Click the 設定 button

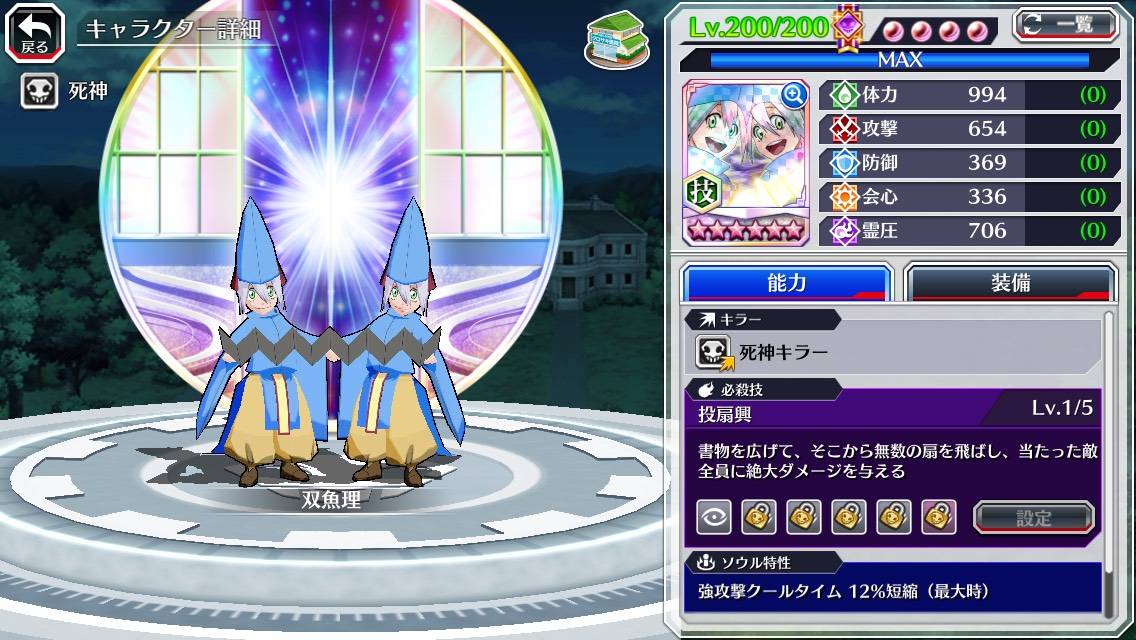(1034, 517)
